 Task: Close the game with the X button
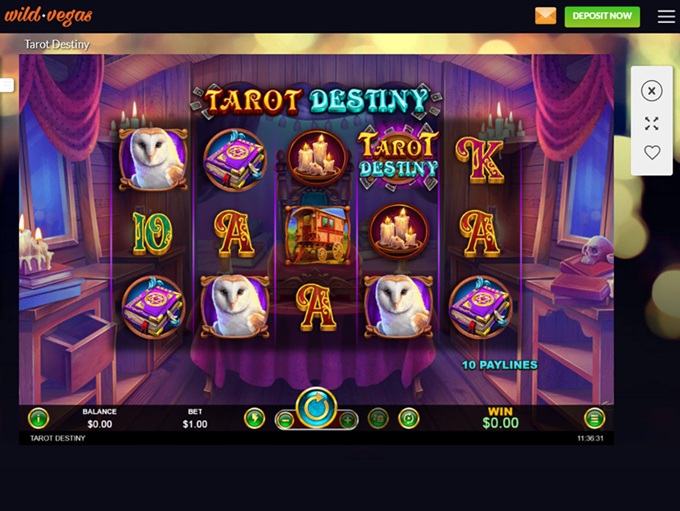click(652, 91)
